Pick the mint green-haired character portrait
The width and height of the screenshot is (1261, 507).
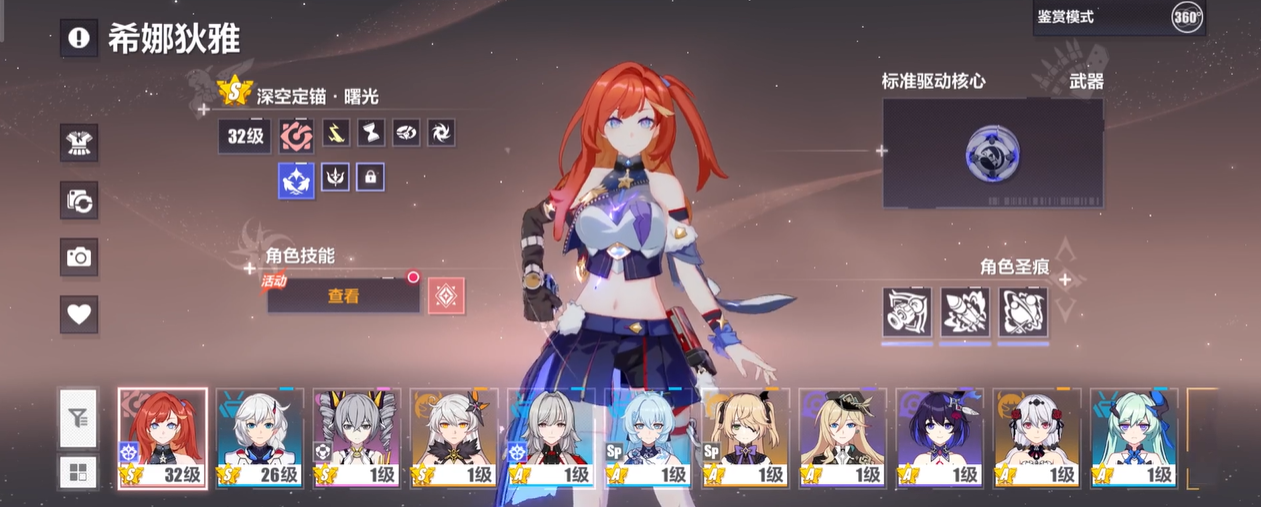pos(1133,438)
